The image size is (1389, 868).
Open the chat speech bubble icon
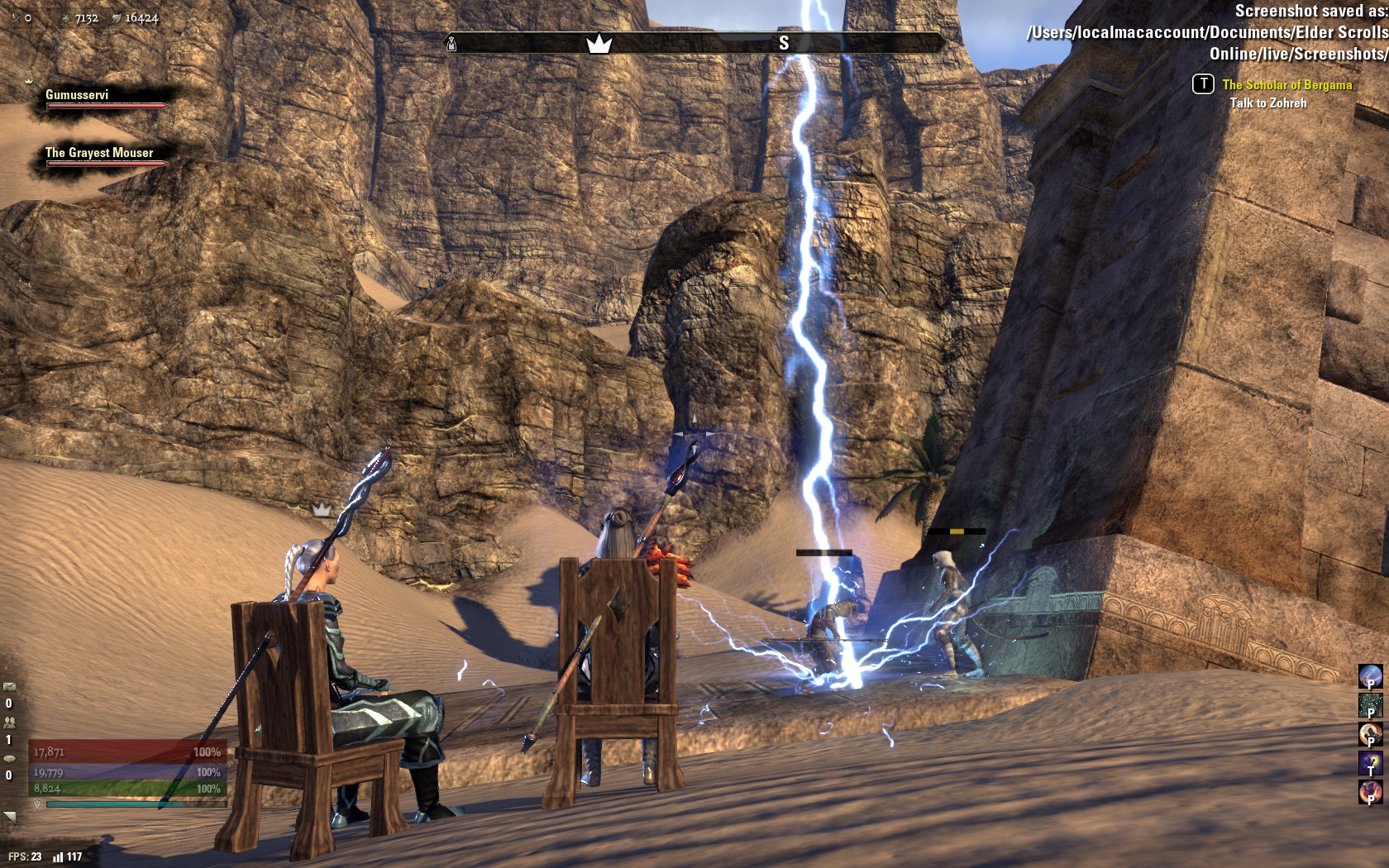(9, 758)
